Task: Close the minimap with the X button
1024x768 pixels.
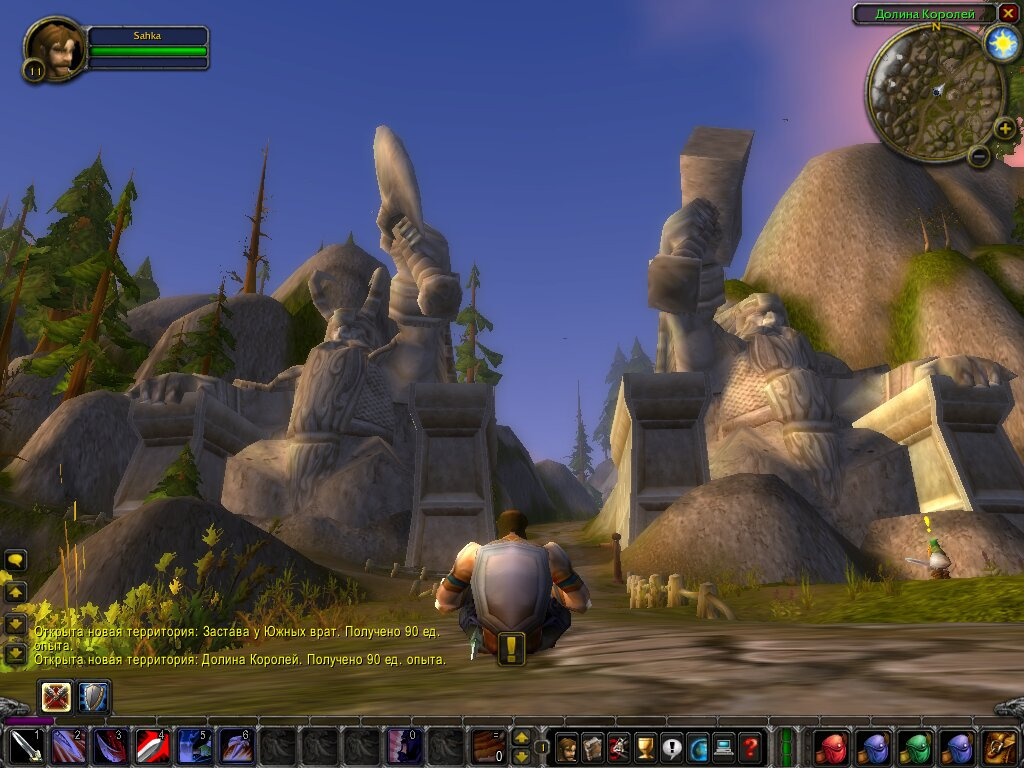Action: 1008,13
